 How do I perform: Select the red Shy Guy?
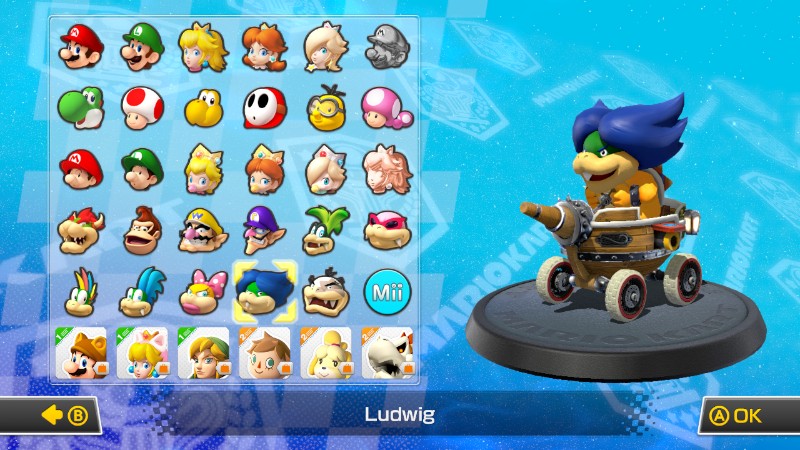click(x=264, y=107)
